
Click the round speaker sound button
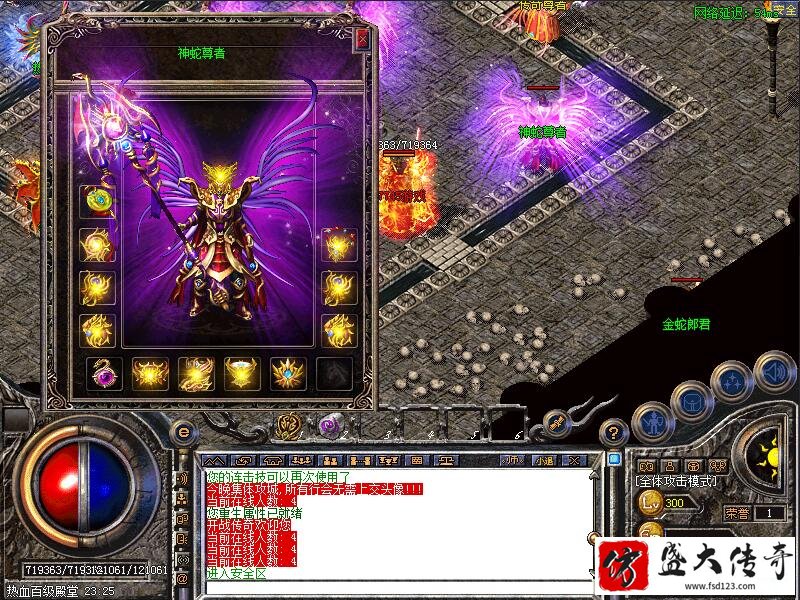coord(774,371)
